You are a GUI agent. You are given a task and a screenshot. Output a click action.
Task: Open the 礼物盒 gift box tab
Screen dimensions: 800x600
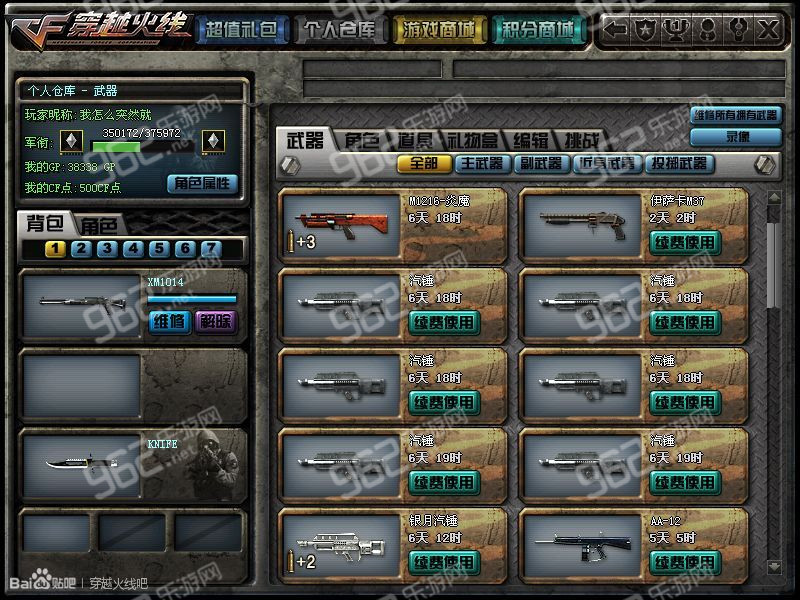tap(475, 140)
